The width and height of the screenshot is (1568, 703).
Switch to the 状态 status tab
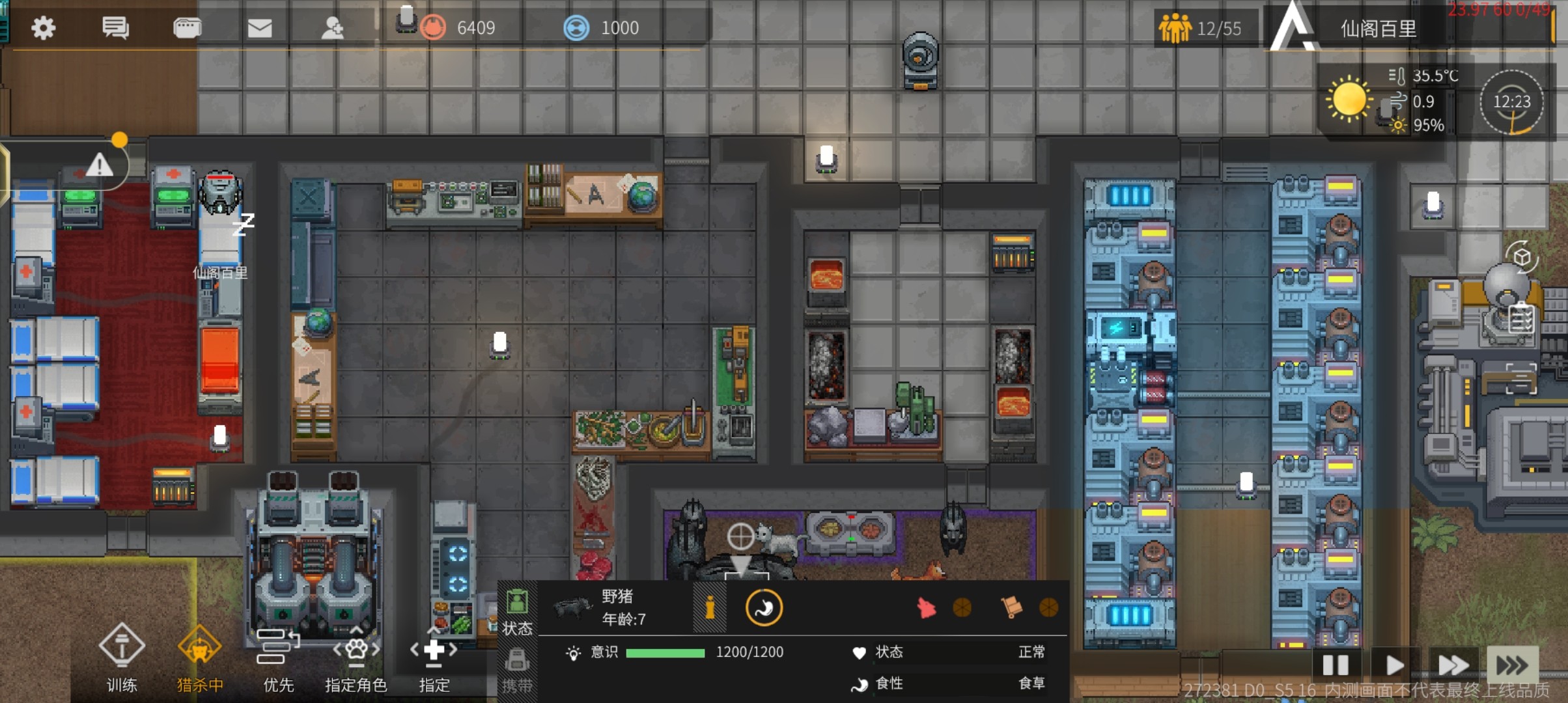pyautogui.click(x=518, y=612)
